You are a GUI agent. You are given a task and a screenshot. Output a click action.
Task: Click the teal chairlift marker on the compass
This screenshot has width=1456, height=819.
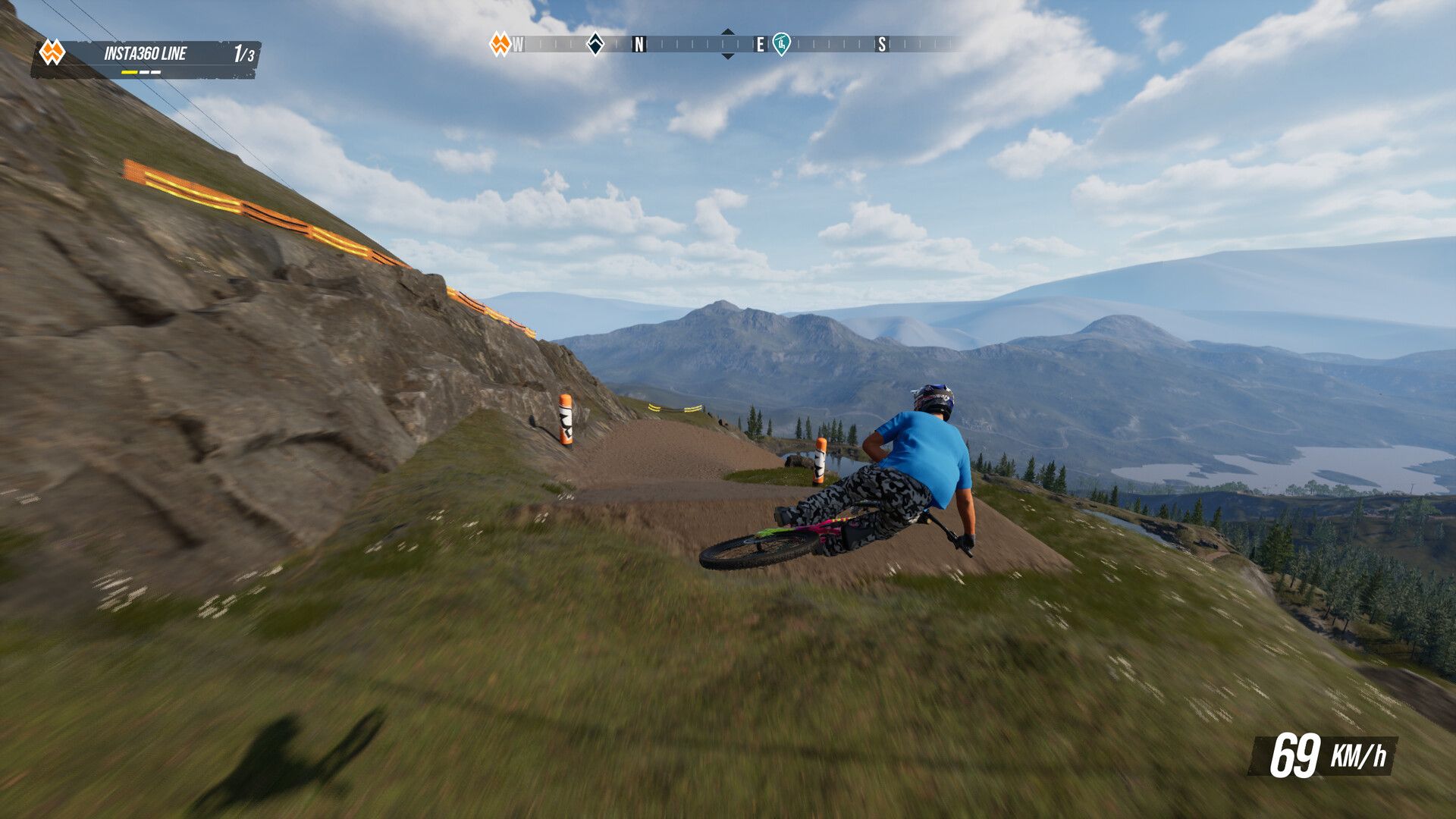click(x=781, y=44)
